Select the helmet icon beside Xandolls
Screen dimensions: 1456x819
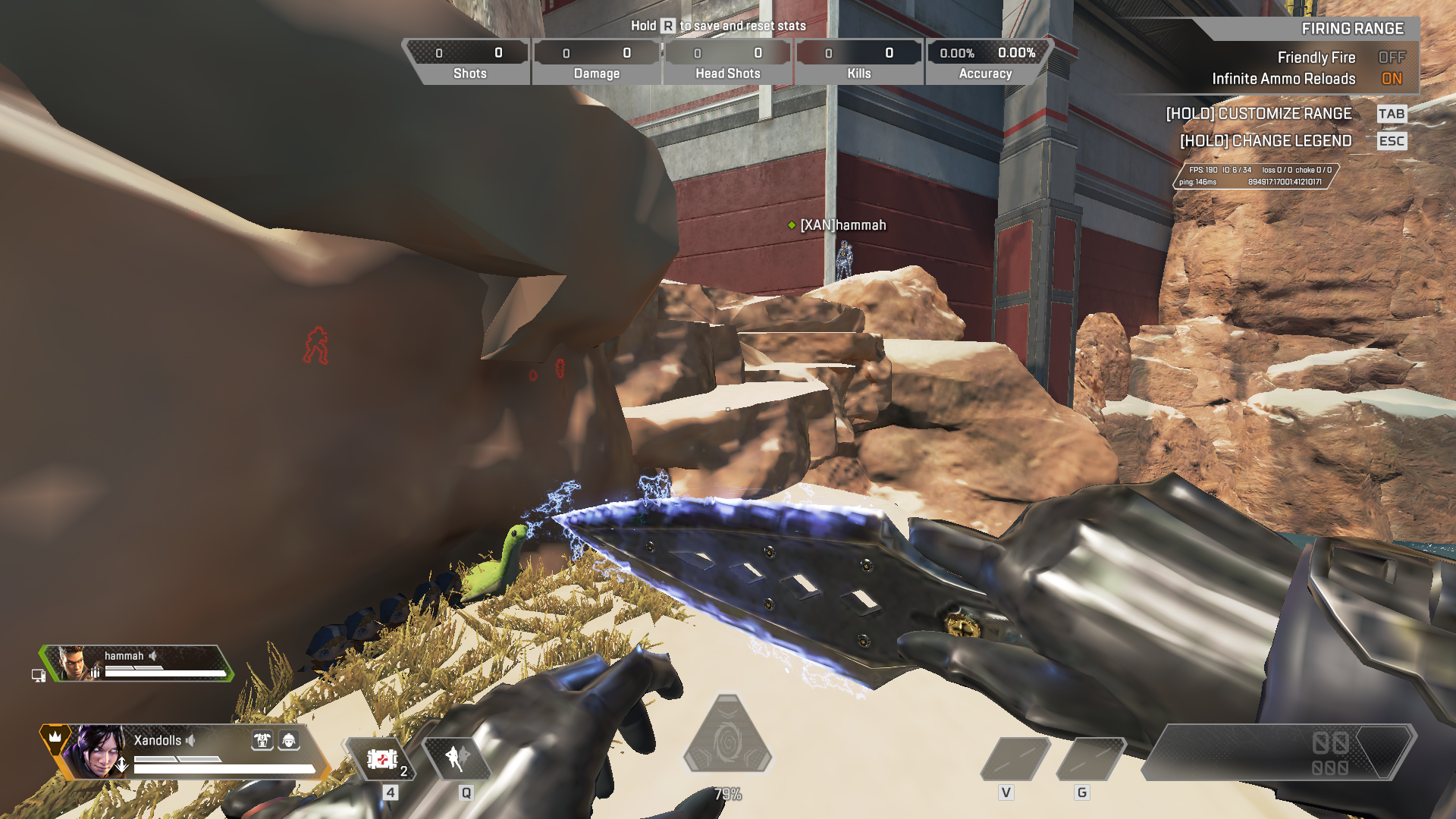pos(289,740)
